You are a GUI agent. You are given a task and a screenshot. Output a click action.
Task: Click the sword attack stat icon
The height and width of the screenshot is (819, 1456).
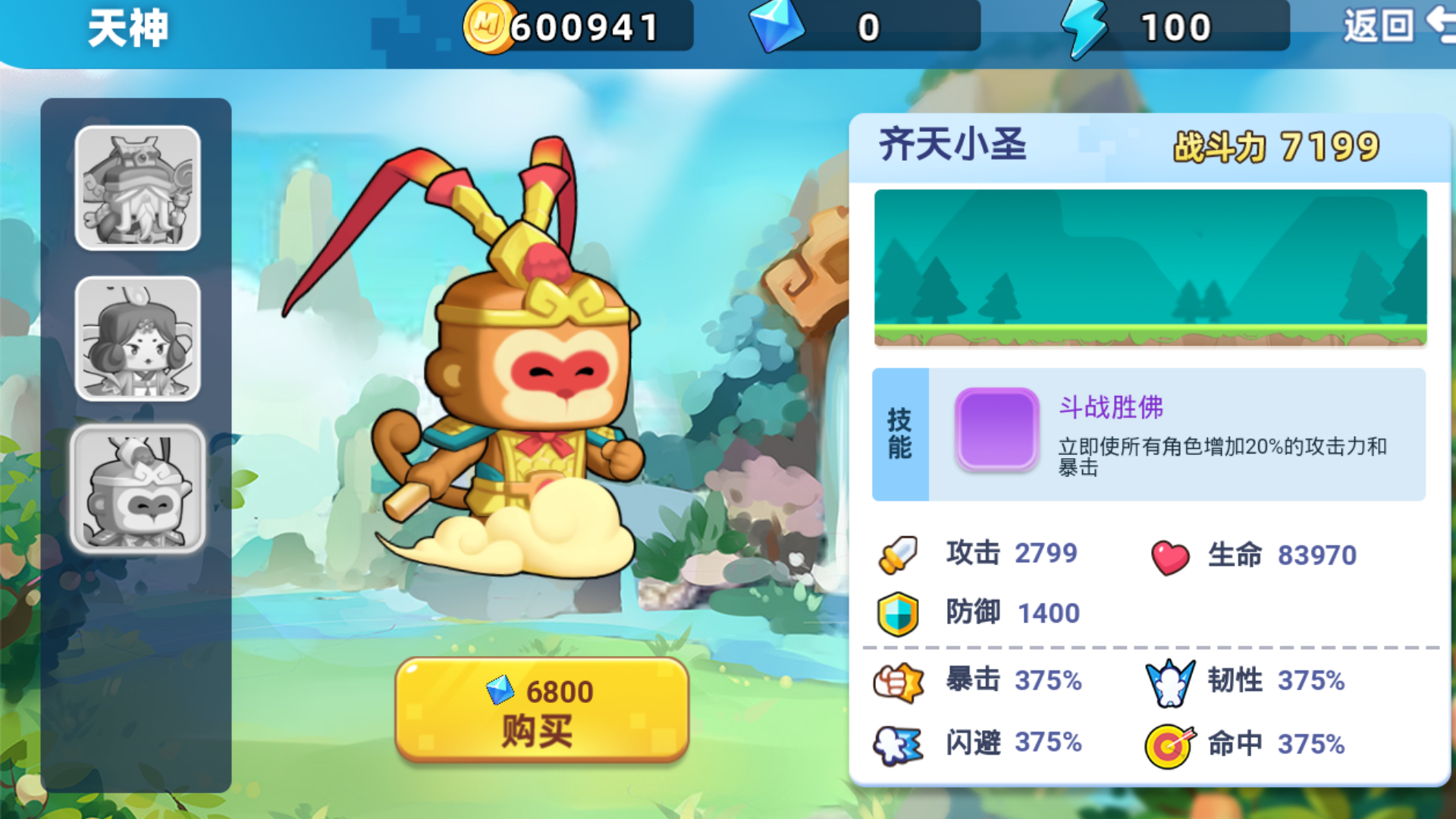tap(897, 554)
